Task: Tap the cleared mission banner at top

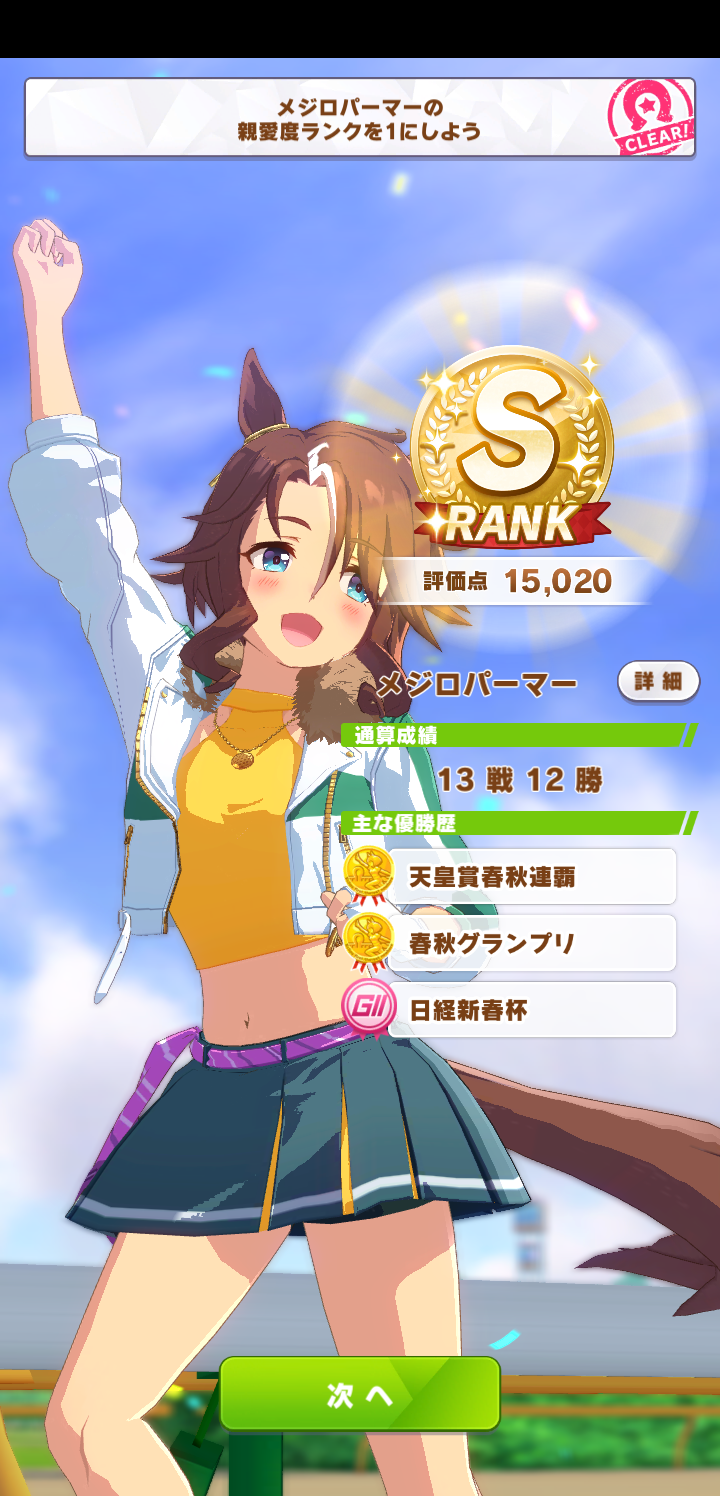Action: [360, 118]
